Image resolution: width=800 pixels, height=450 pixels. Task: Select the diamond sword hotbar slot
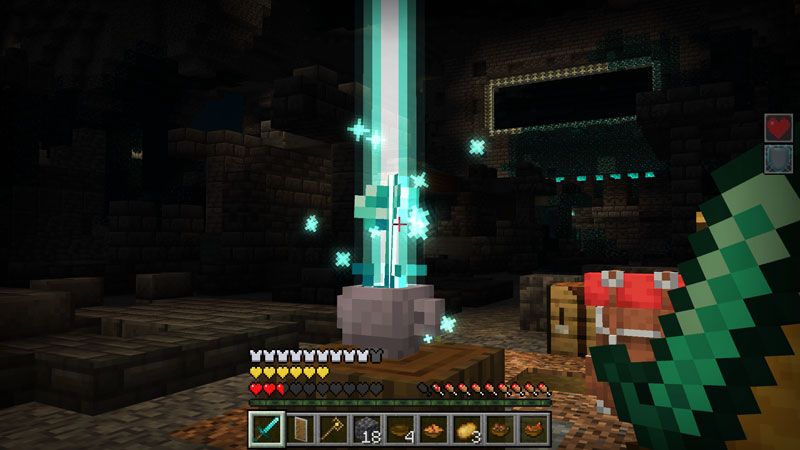[266, 428]
